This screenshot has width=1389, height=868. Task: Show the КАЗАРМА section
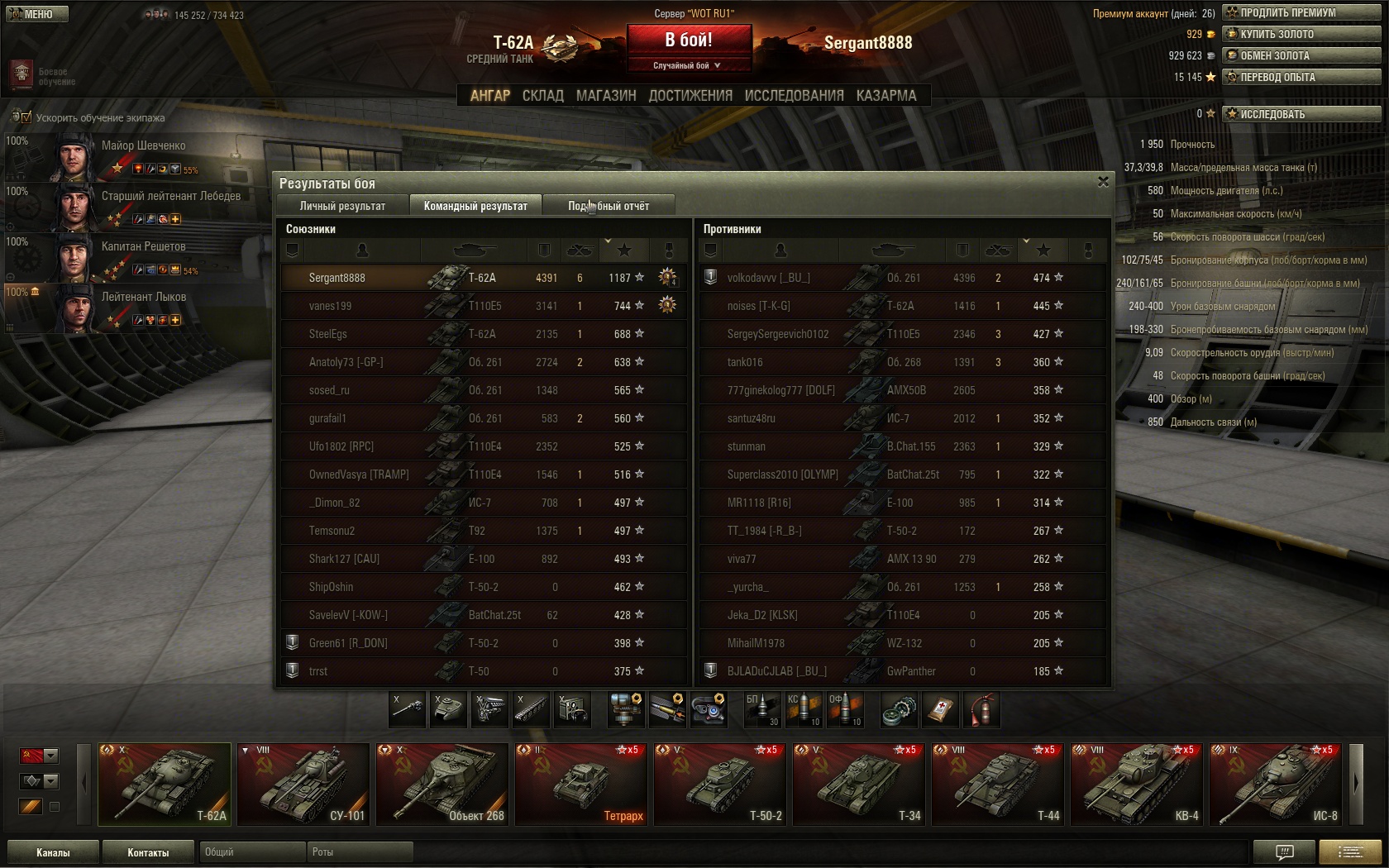886,96
